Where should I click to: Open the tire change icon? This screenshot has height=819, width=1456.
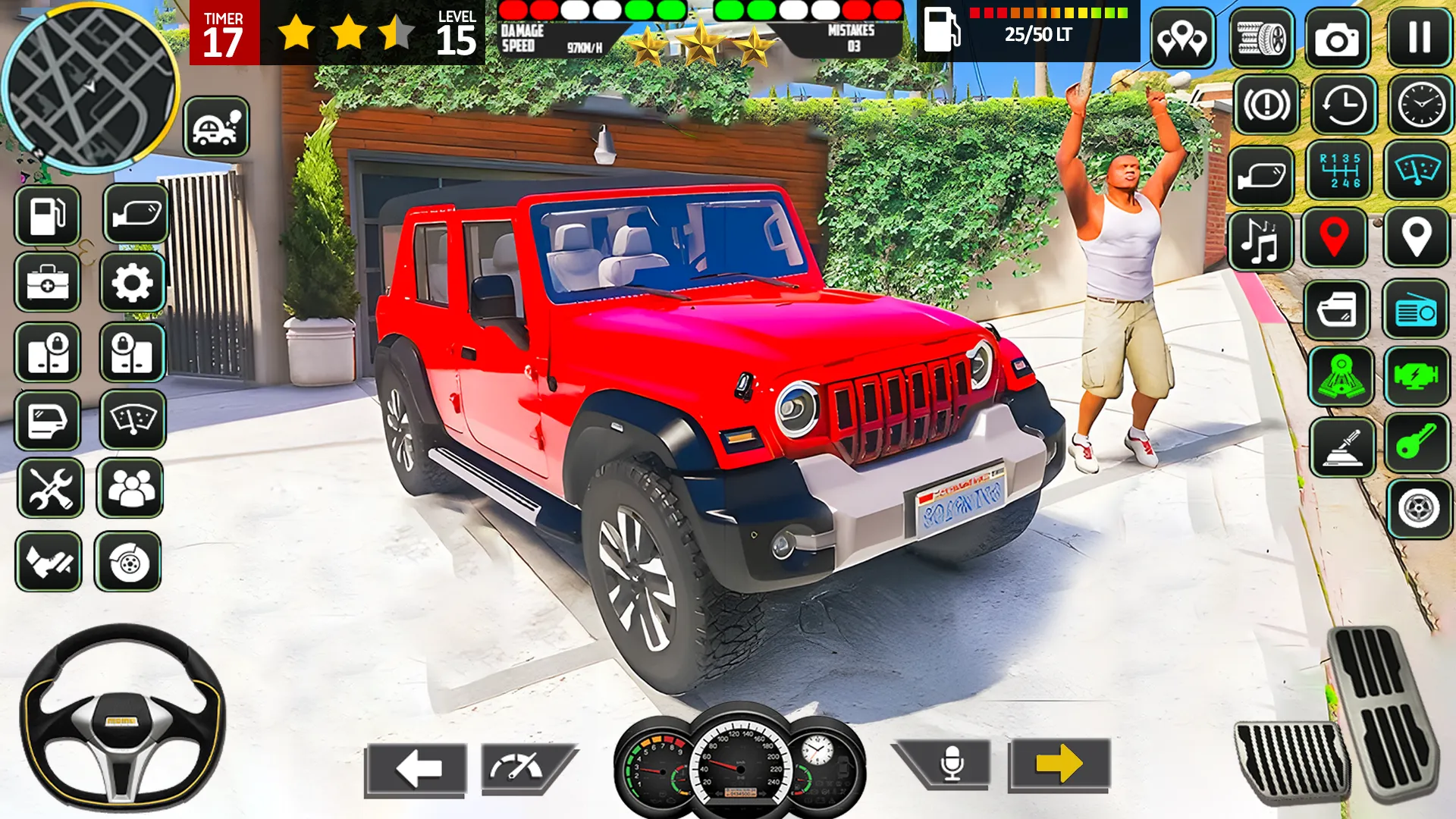click(1260, 36)
